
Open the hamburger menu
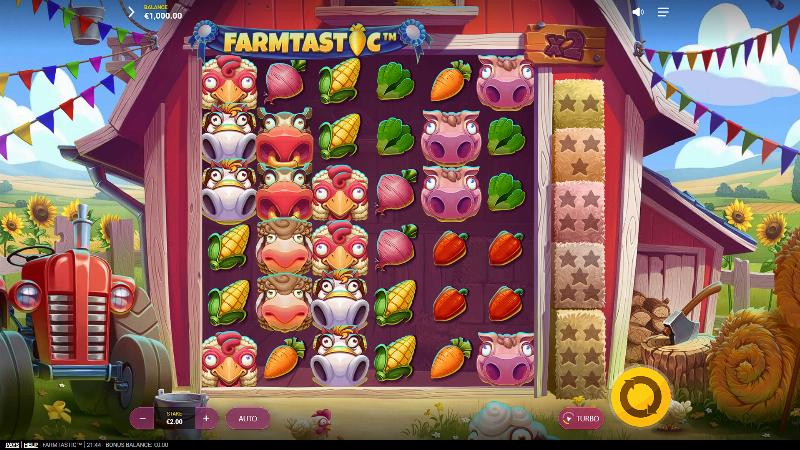coord(663,13)
